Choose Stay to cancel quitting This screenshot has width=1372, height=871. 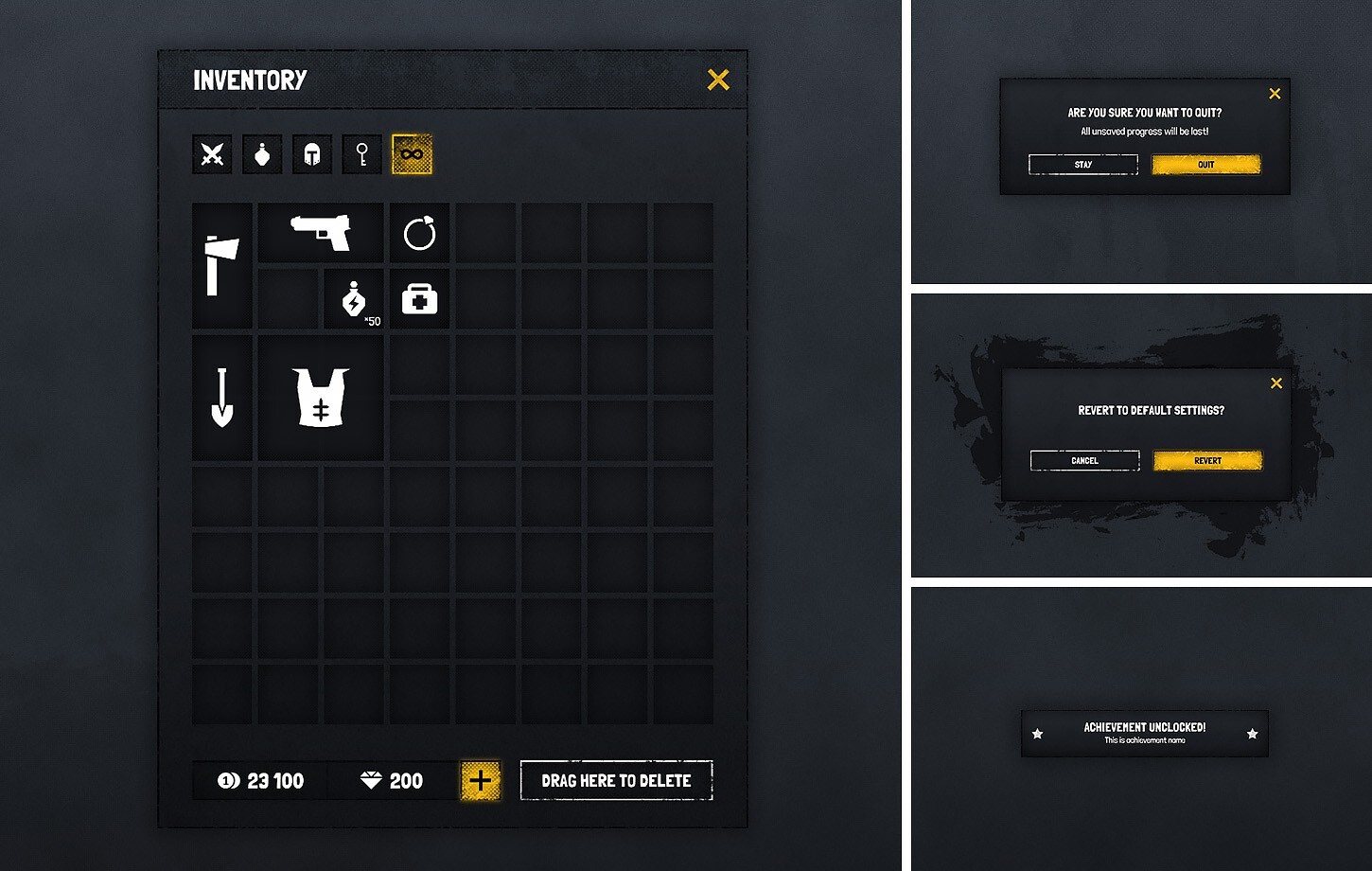point(1082,165)
